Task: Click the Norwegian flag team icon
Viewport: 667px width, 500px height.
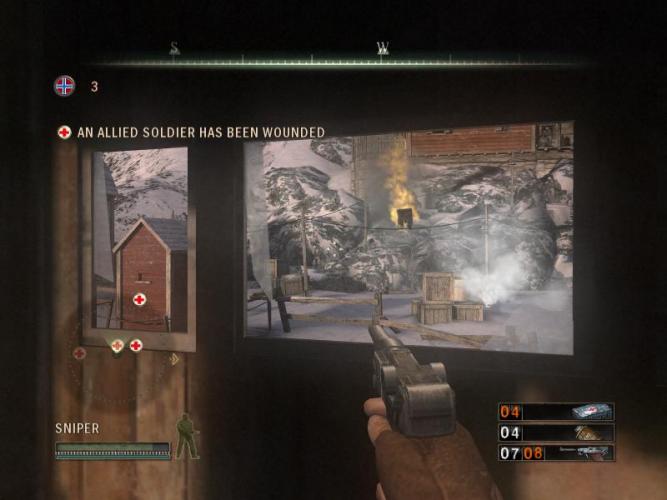Action: click(64, 86)
